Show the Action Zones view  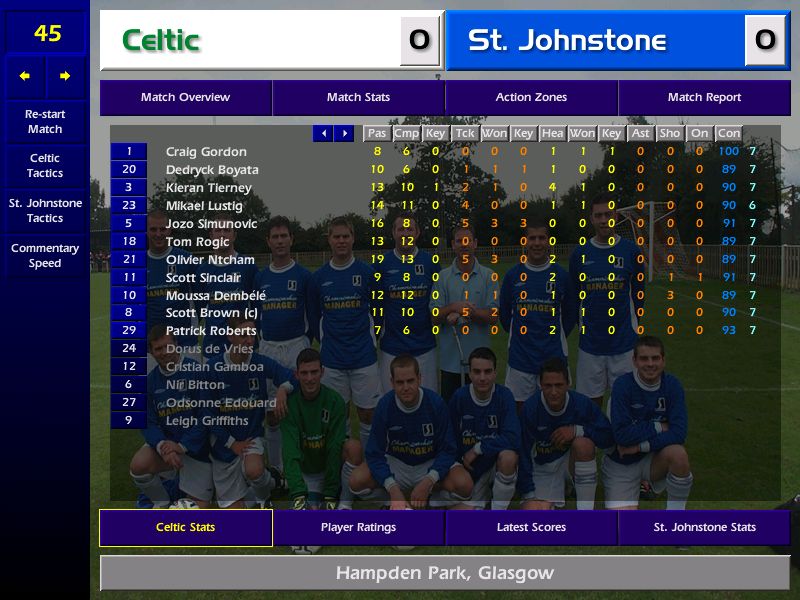coord(531,97)
